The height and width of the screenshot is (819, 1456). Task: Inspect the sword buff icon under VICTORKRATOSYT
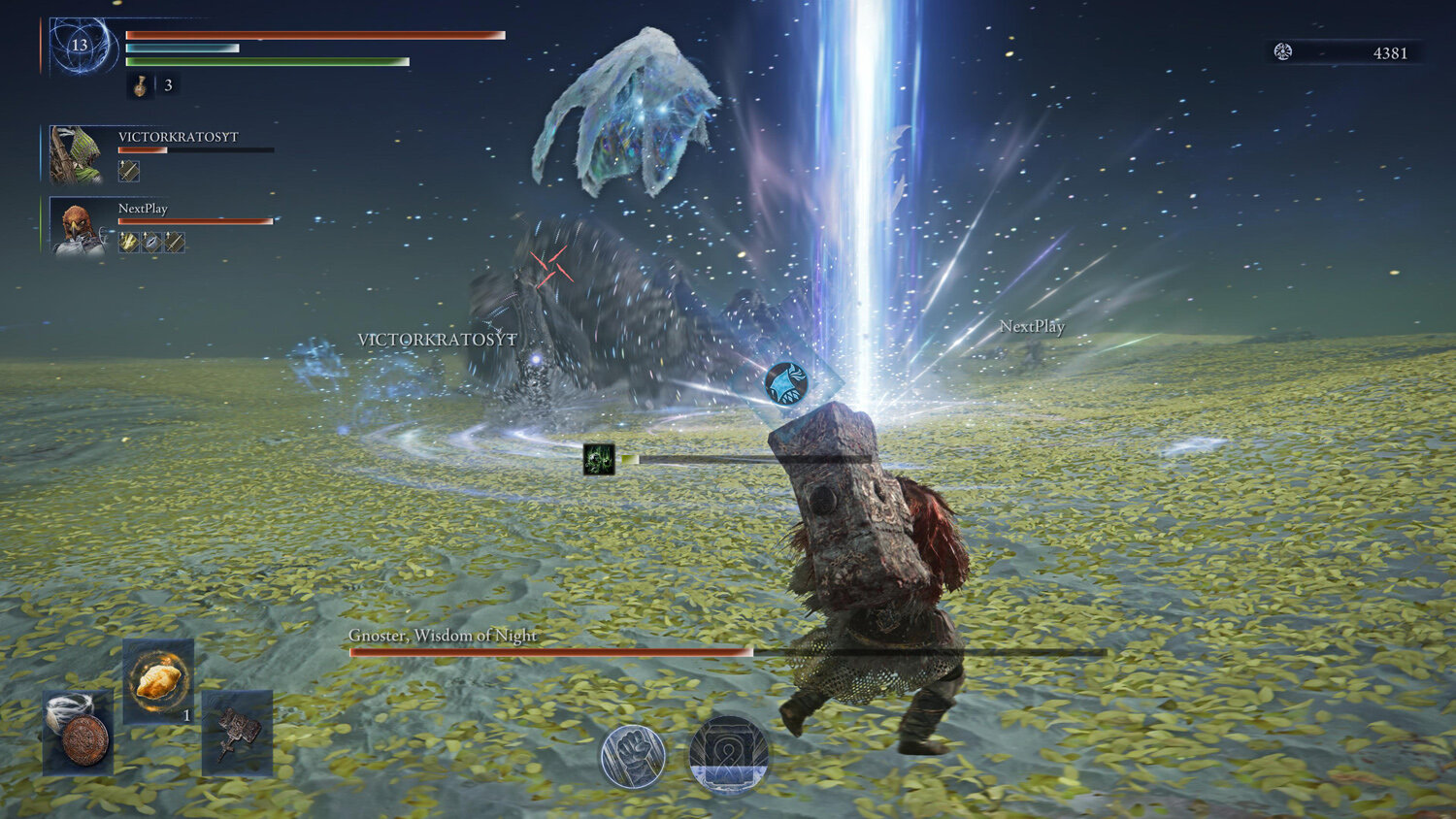point(129,172)
